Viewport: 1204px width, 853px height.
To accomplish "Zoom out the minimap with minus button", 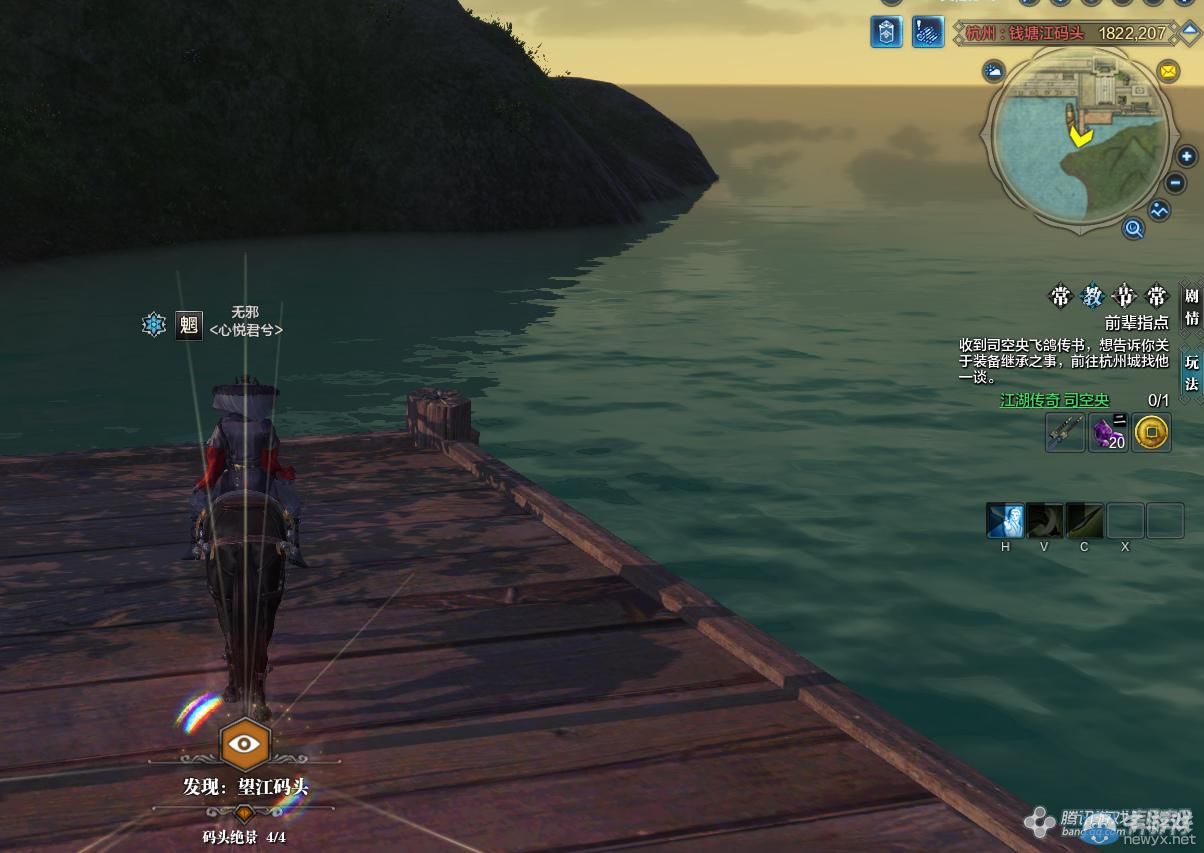I will coord(1176,184).
